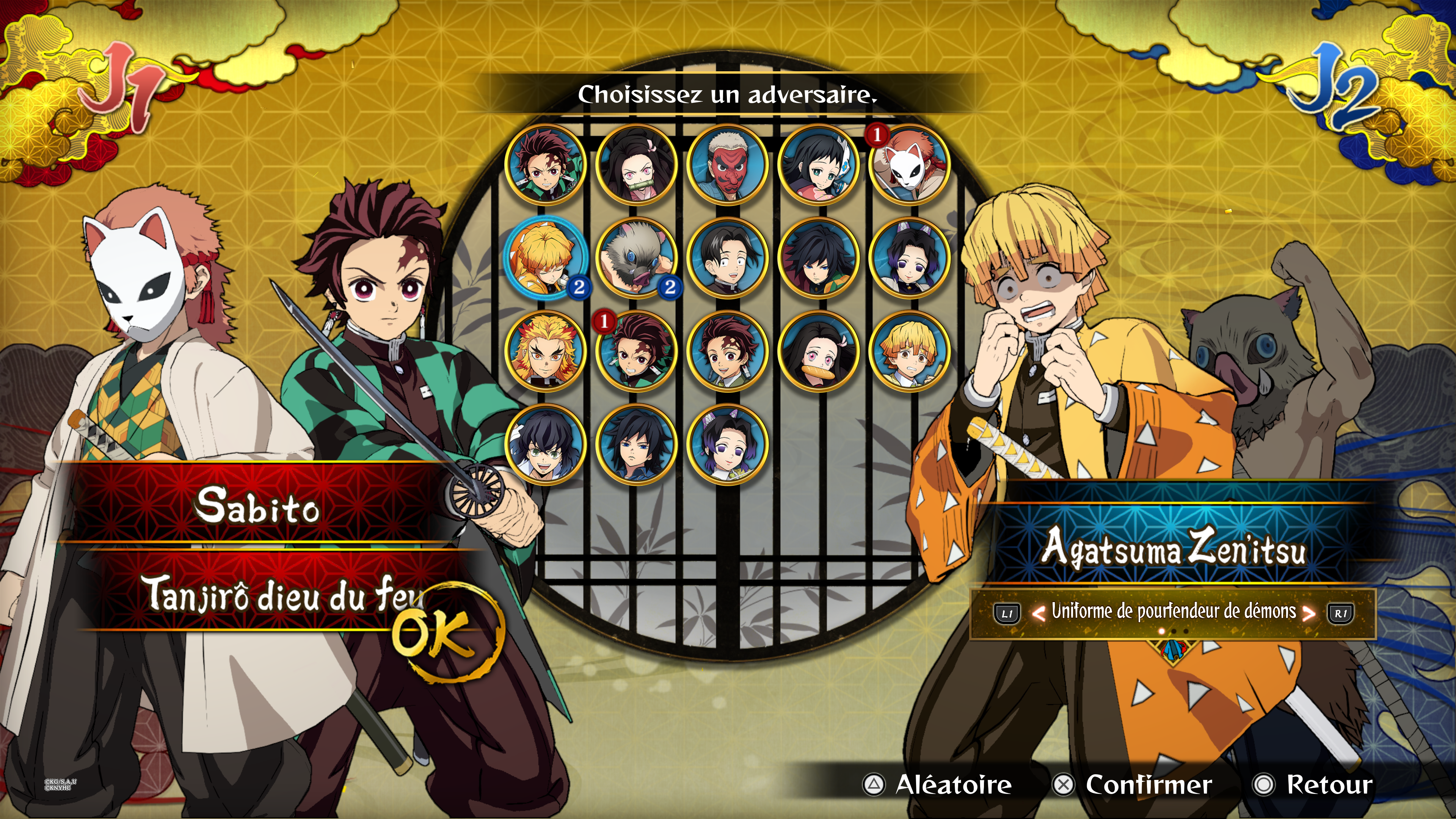Switch to the previous costume with left arrow
Screen dimensions: 1456x819
click(1038, 613)
